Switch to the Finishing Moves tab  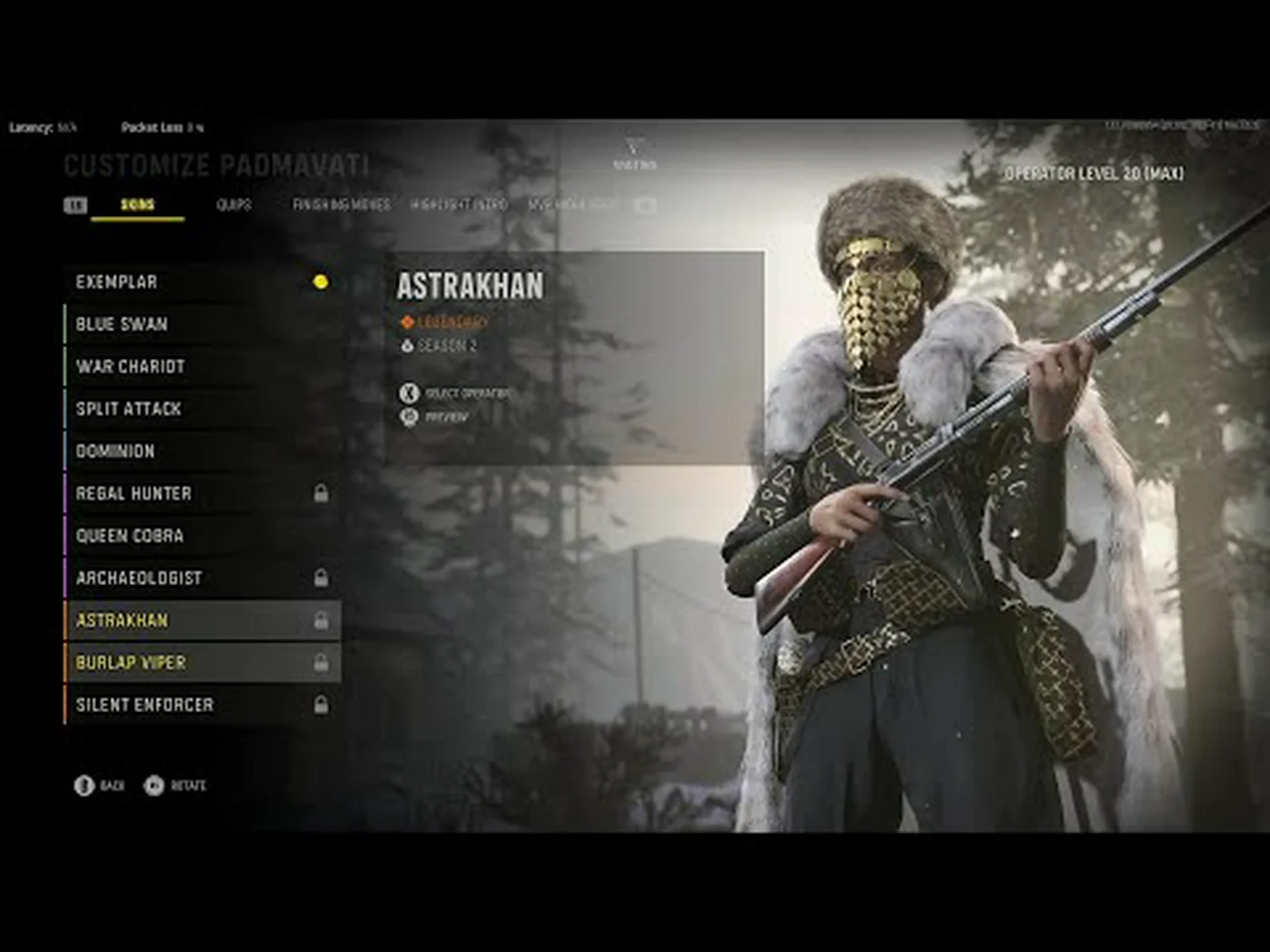coord(341,205)
